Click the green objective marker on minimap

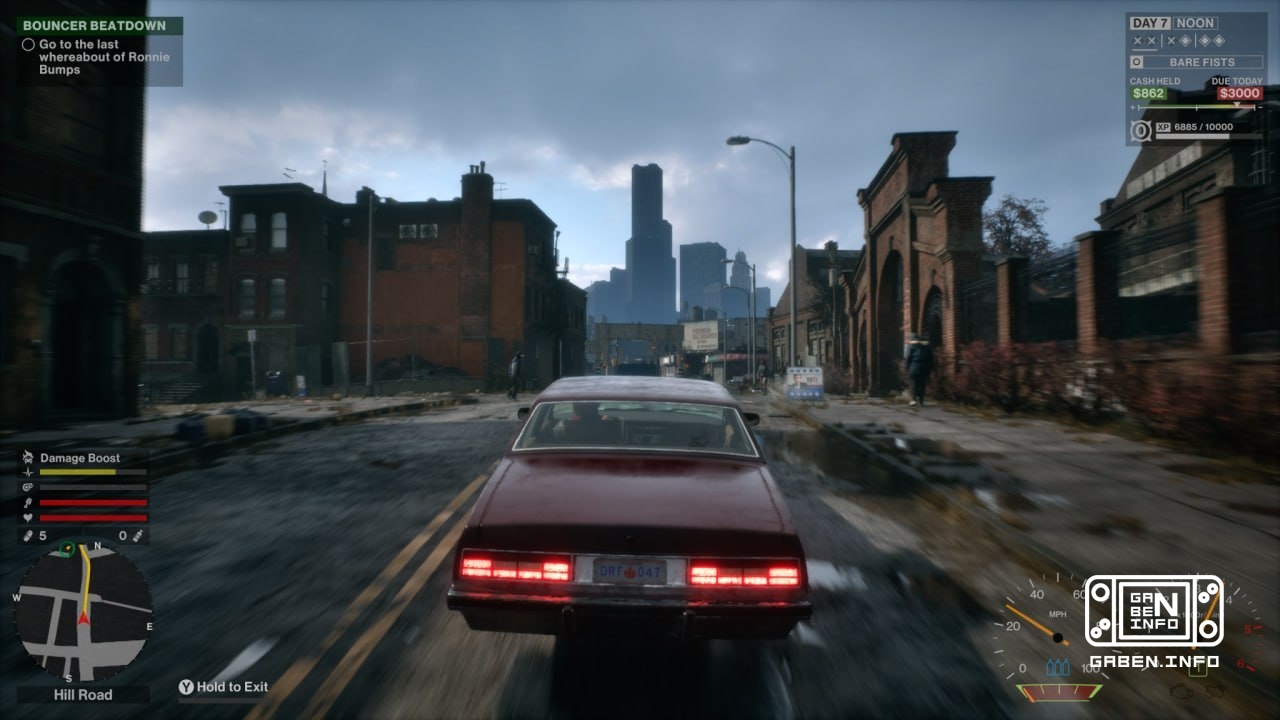tap(67, 548)
